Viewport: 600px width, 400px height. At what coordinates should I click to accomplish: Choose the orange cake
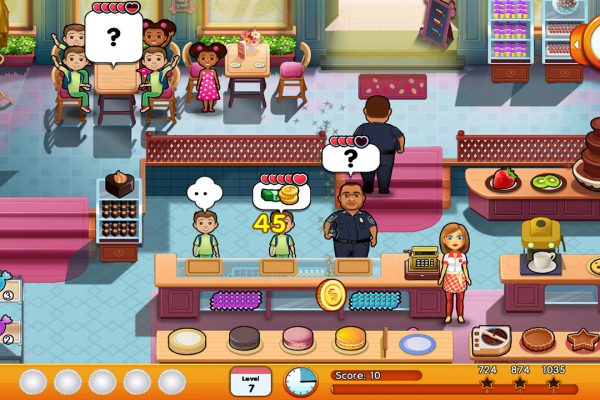[350, 339]
